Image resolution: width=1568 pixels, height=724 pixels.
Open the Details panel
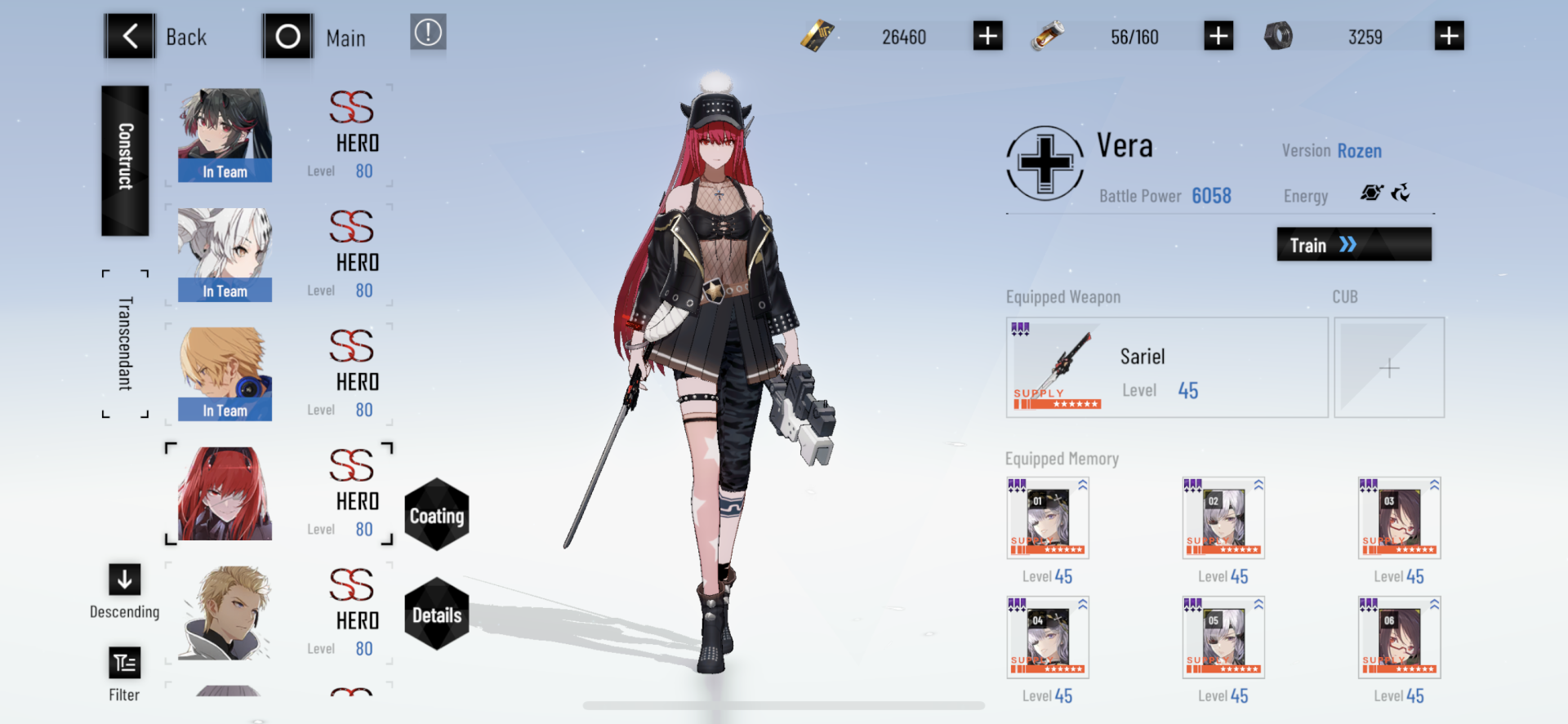pyautogui.click(x=437, y=615)
